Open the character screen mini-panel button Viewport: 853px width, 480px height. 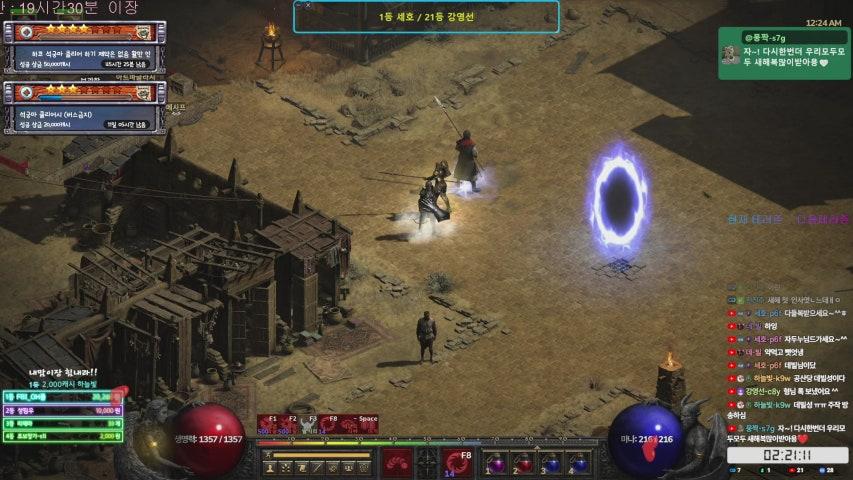[x=269, y=467]
